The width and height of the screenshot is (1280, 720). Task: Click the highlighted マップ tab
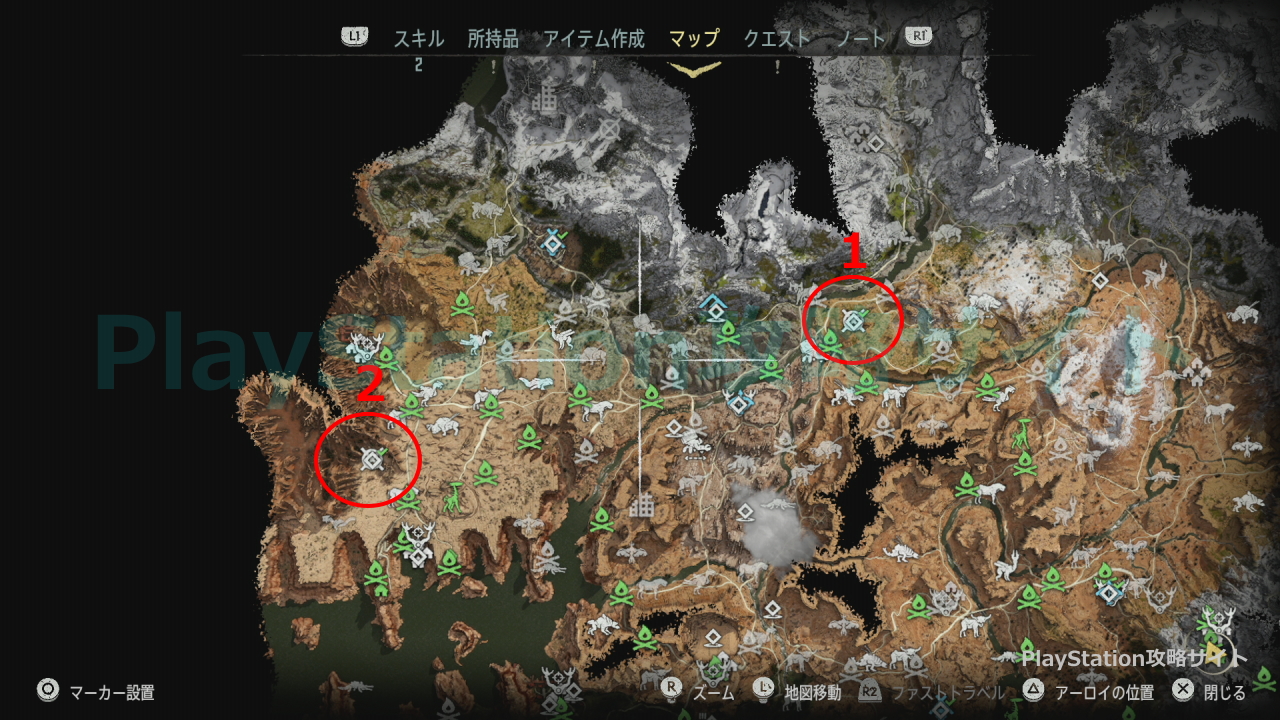694,39
